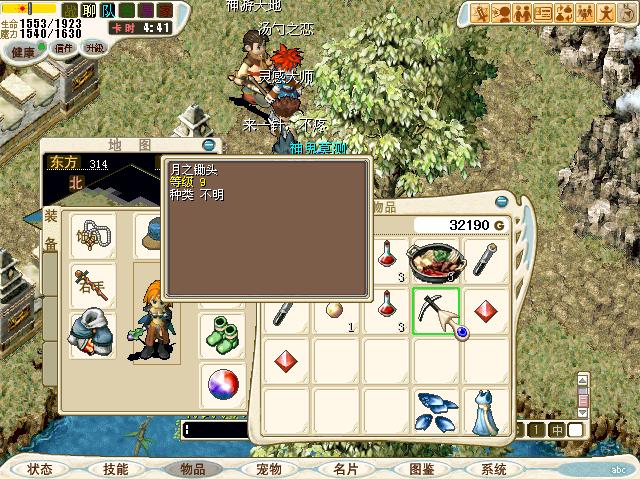Open the 宠物 pet menu
The image size is (640, 480).
(268, 468)
